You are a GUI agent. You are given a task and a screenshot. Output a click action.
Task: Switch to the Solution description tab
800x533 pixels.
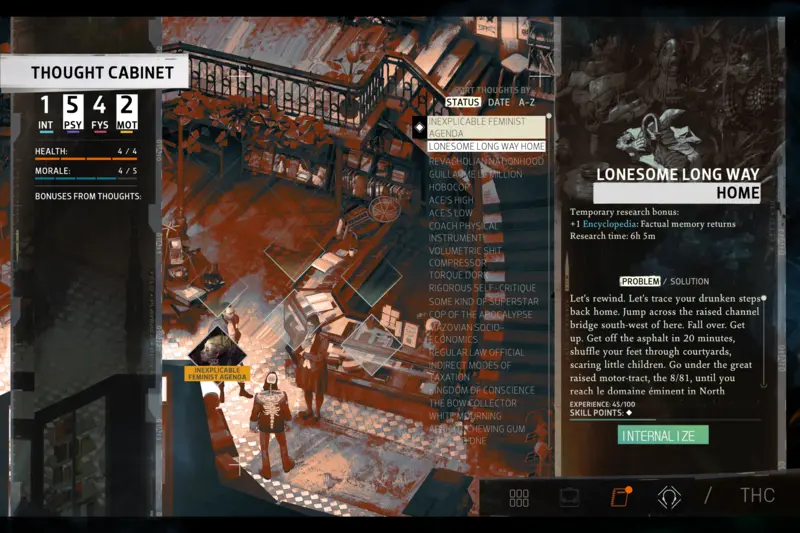(689, 281)
